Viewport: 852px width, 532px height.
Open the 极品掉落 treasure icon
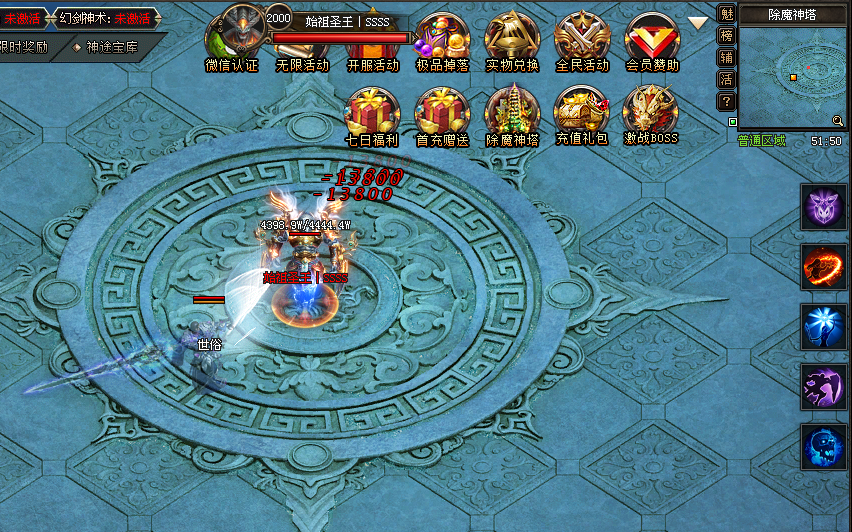click(442, 38)
